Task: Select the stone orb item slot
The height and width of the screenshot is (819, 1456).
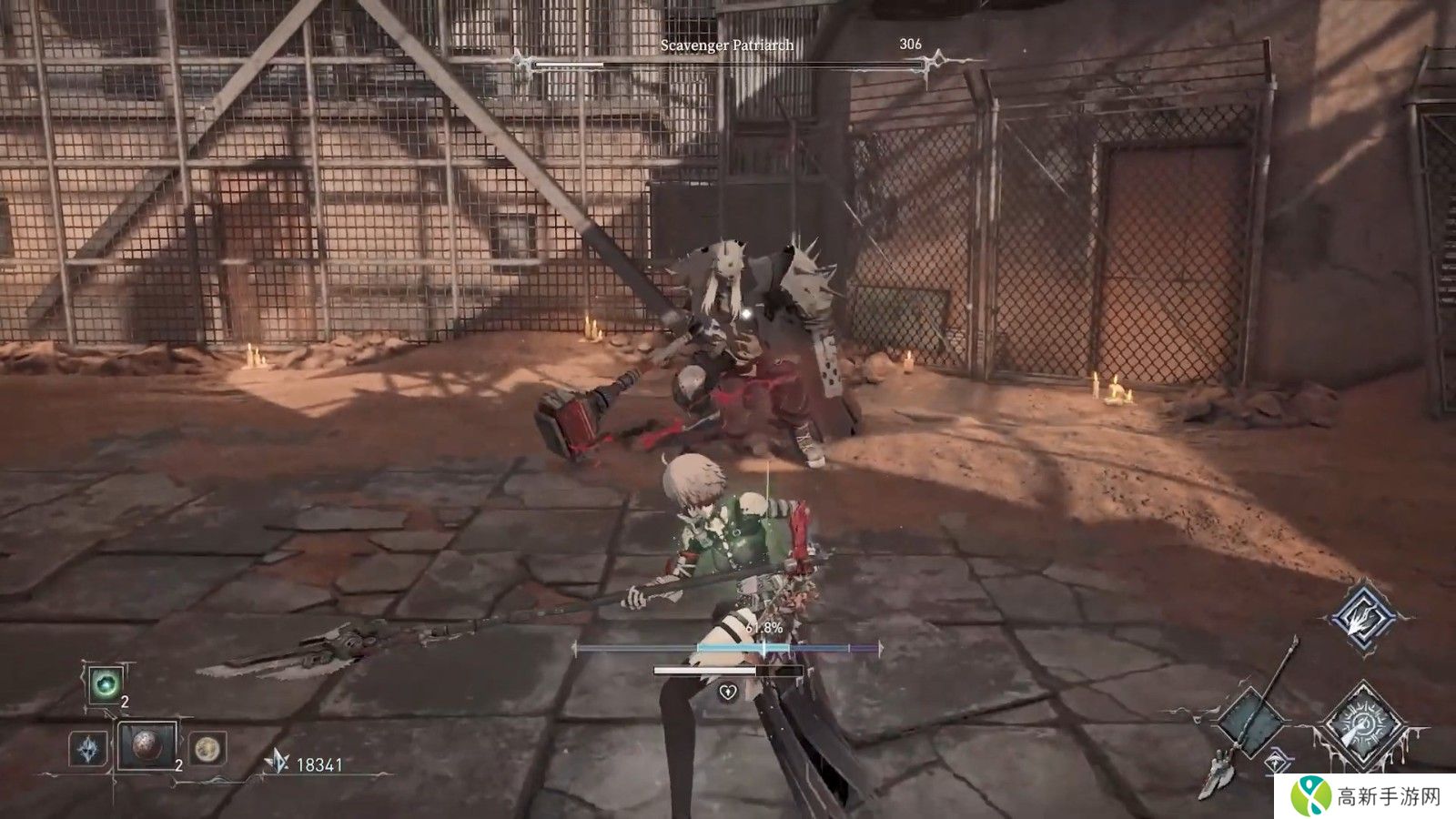Action: pos(147,746)
